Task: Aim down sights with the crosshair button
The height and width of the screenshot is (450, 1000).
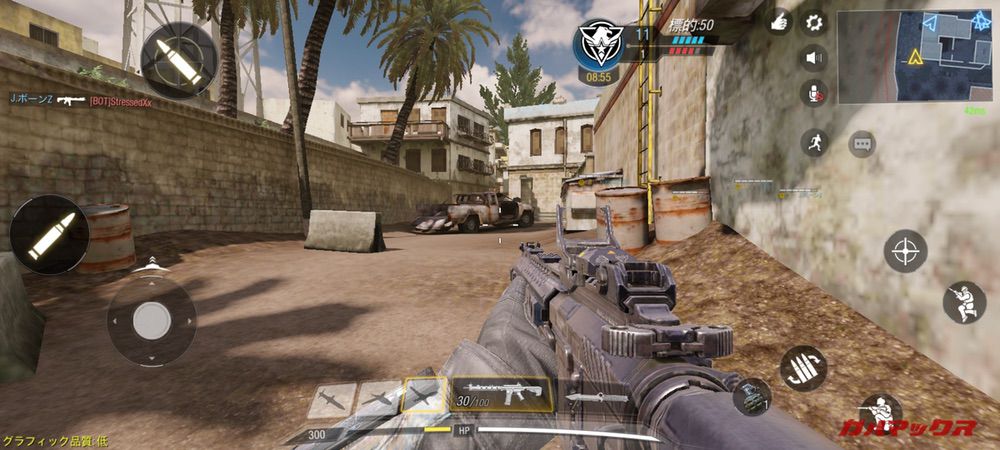Action: [x=905, y=250]
